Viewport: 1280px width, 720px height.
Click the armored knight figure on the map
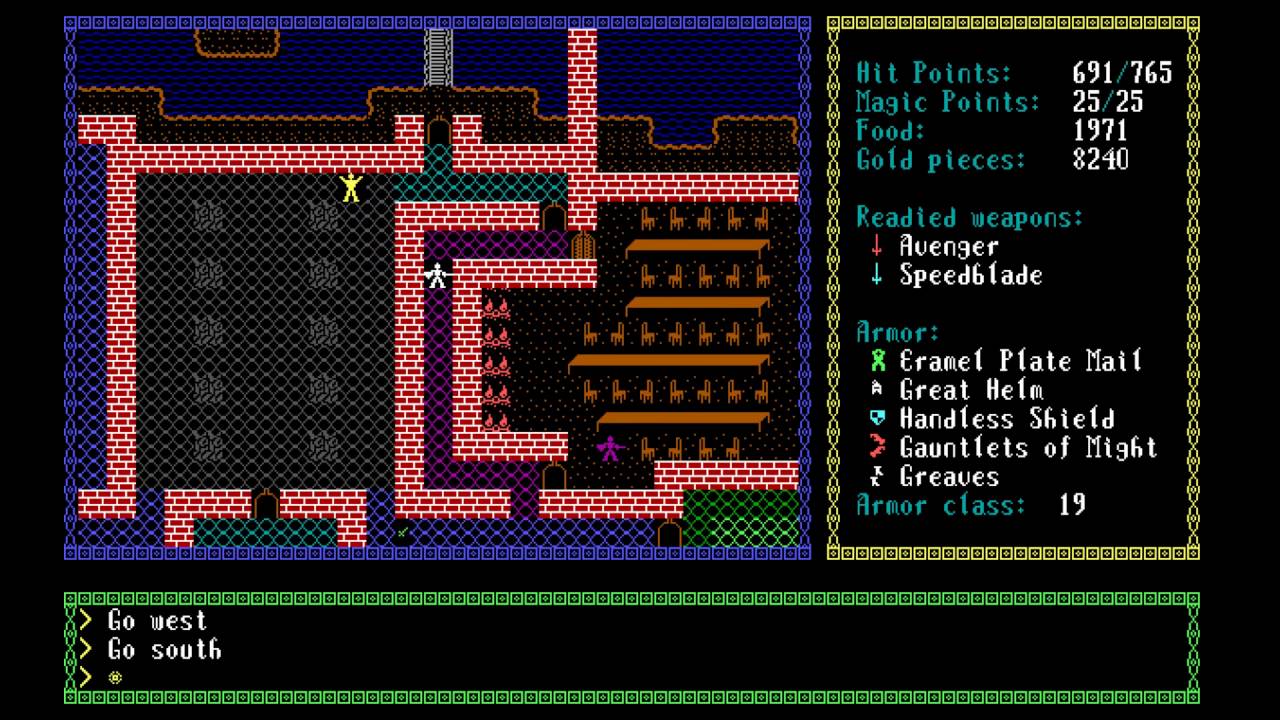437,273
